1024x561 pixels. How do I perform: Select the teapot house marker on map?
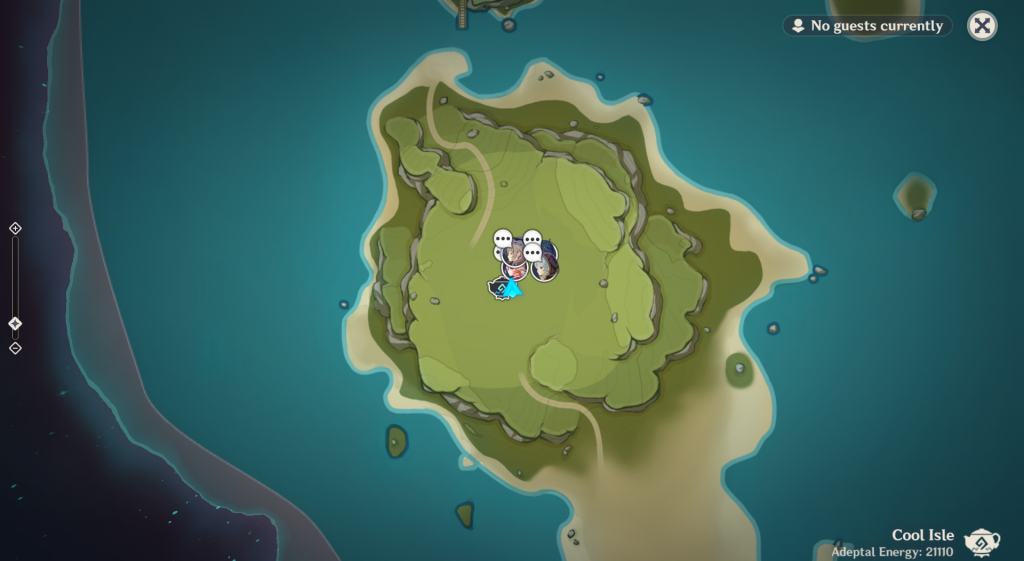coord(497,289)
